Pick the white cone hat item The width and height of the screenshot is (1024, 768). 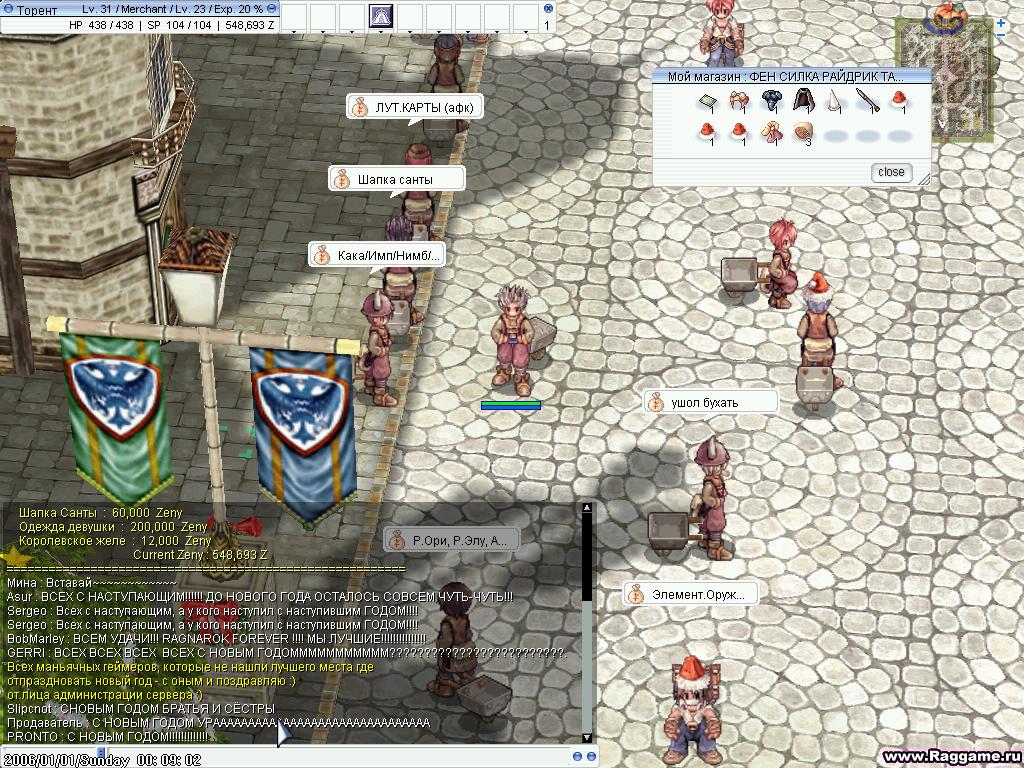click(x=835, y=101)
